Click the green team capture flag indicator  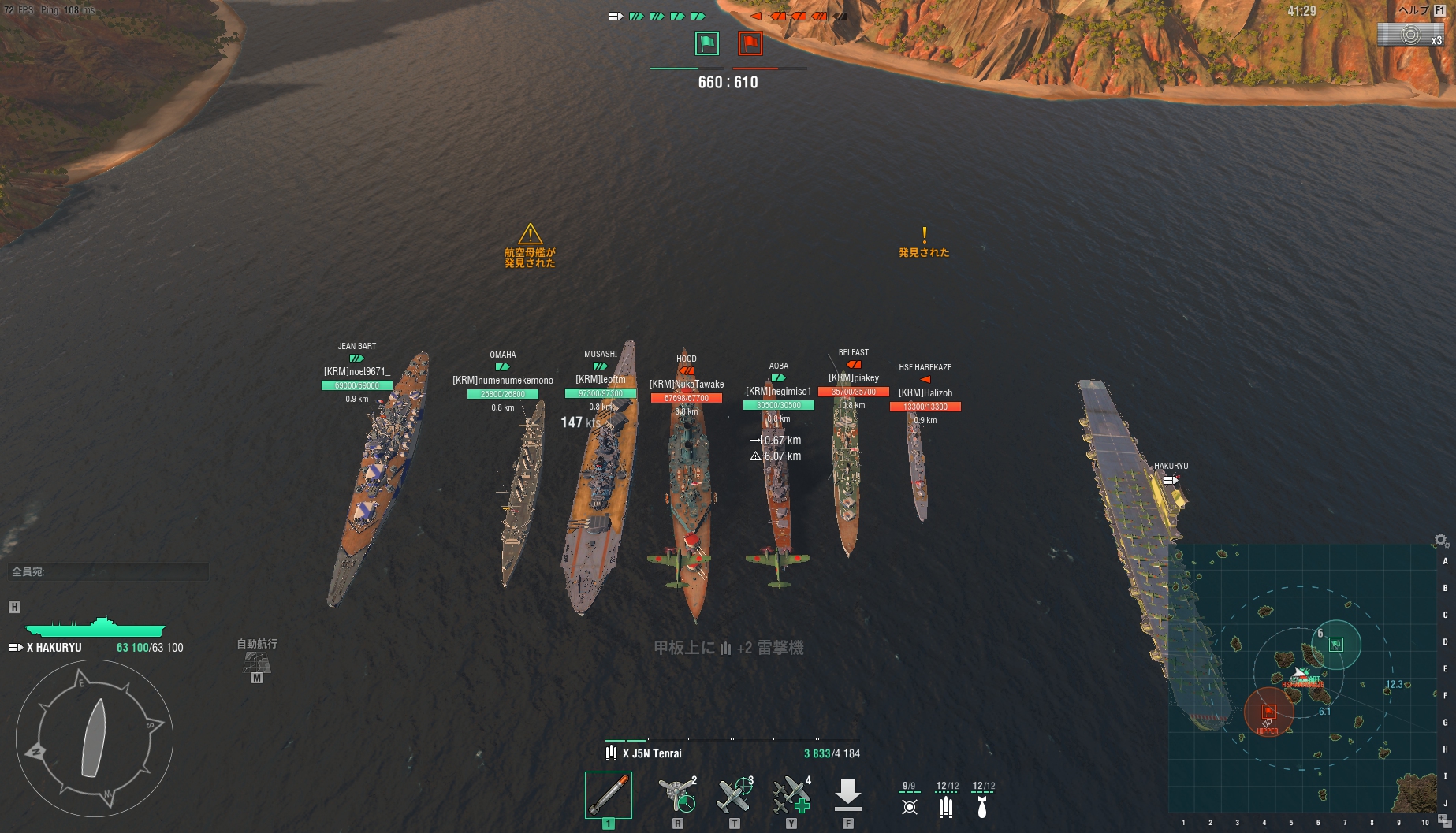tap(706, 43)
